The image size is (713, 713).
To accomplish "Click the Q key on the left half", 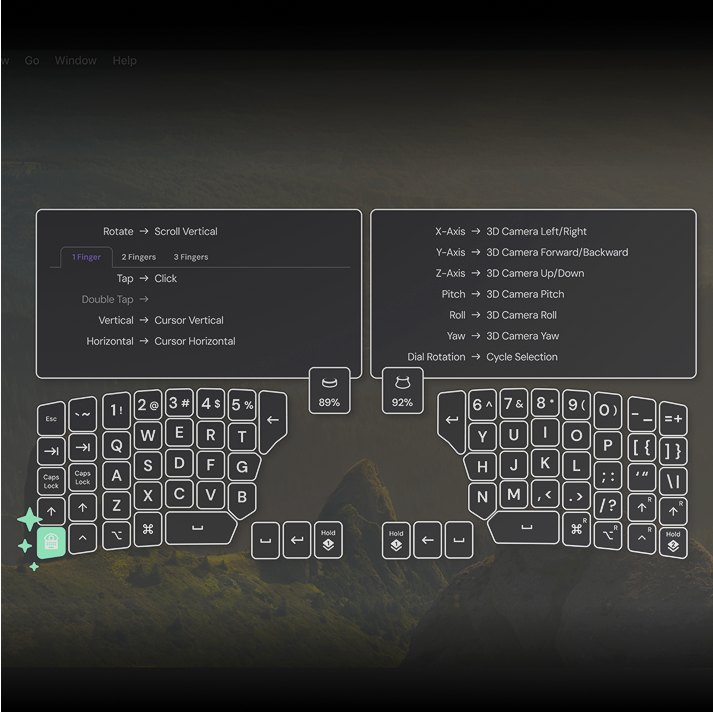I will tap(116, 445).
